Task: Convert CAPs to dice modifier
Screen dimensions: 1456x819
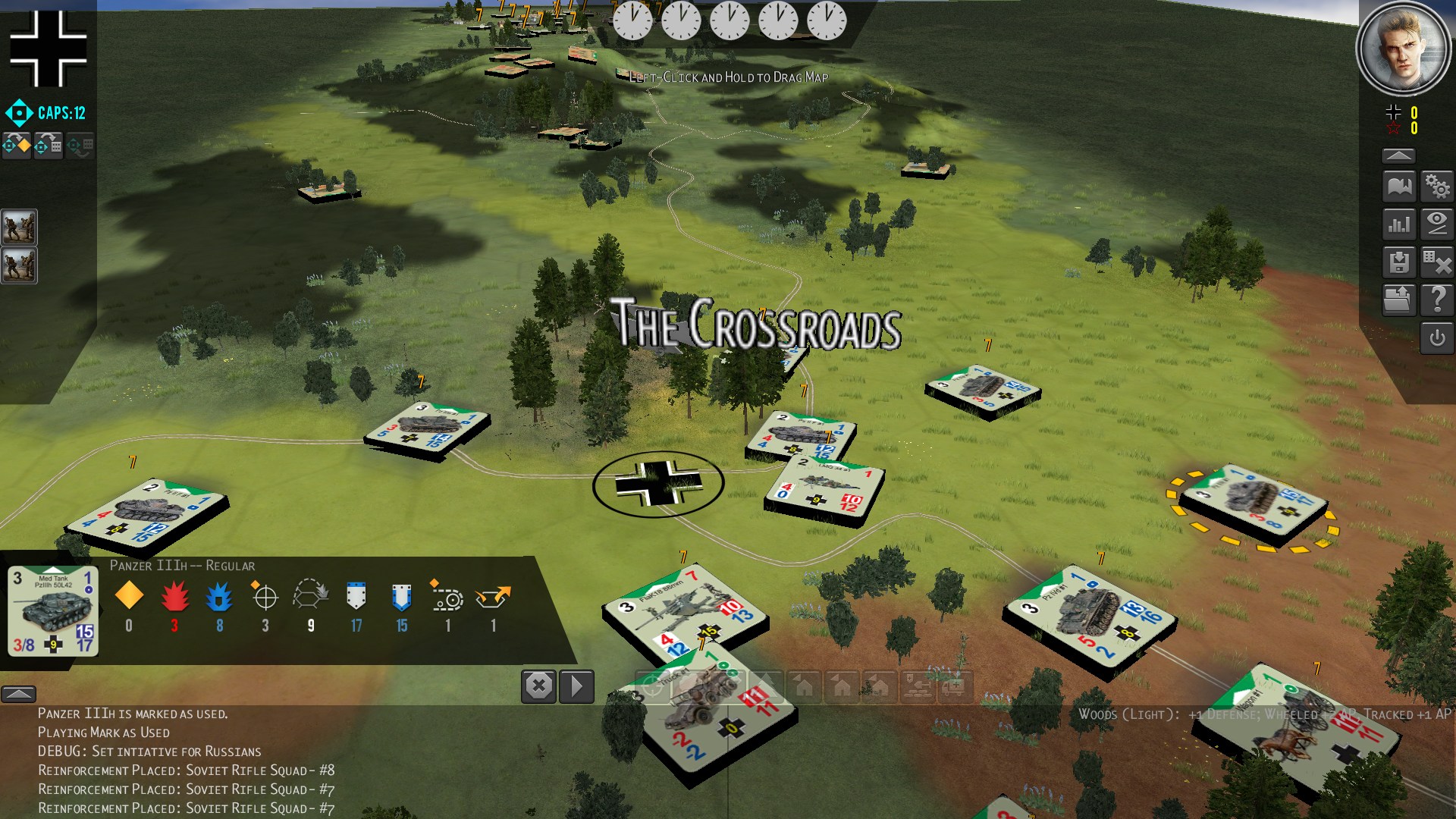Action: (x=48, y=144)
